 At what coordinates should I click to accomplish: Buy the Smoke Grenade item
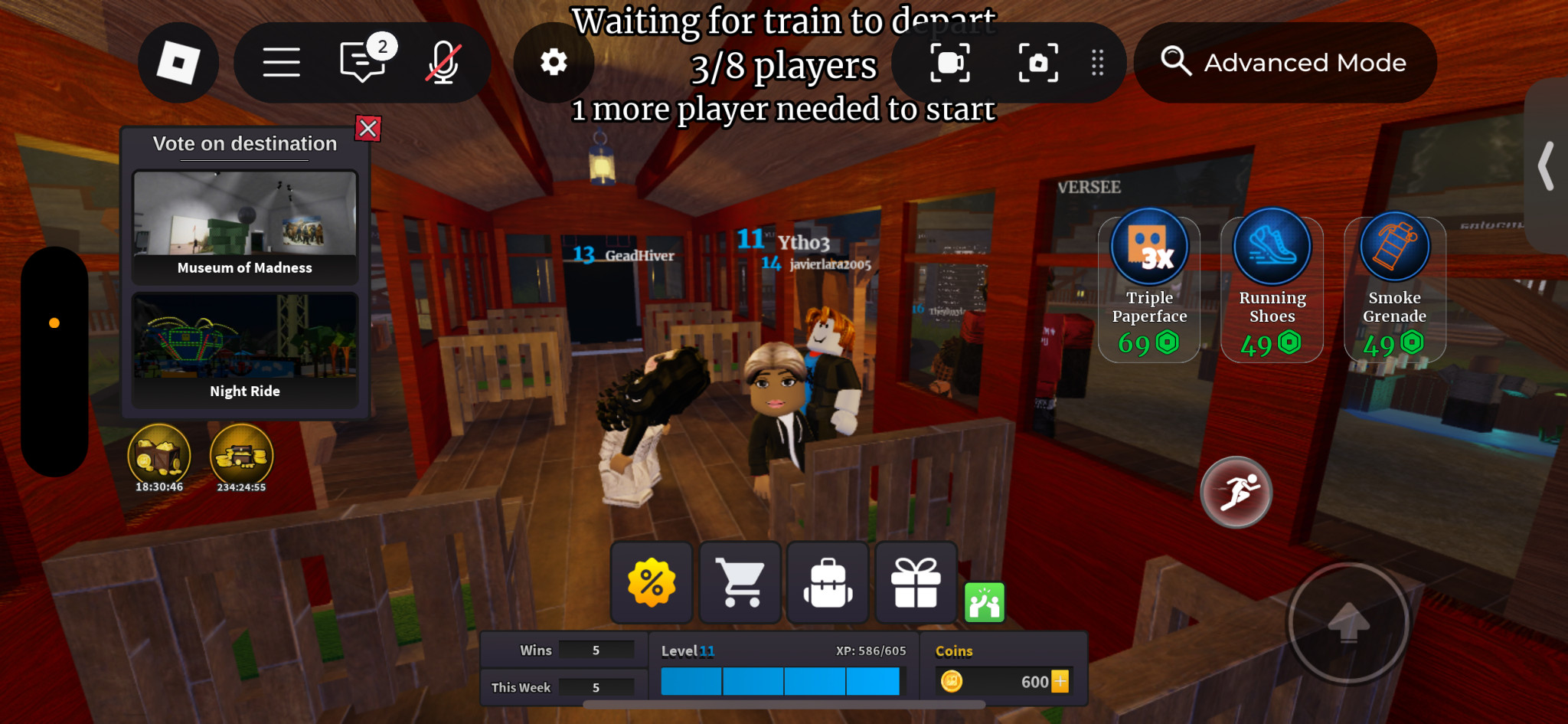(1394, 288)
